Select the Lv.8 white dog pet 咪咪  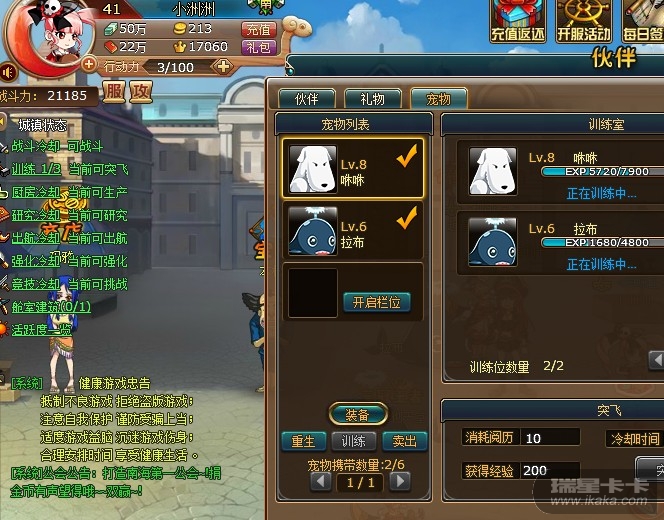tap(353, 169)
